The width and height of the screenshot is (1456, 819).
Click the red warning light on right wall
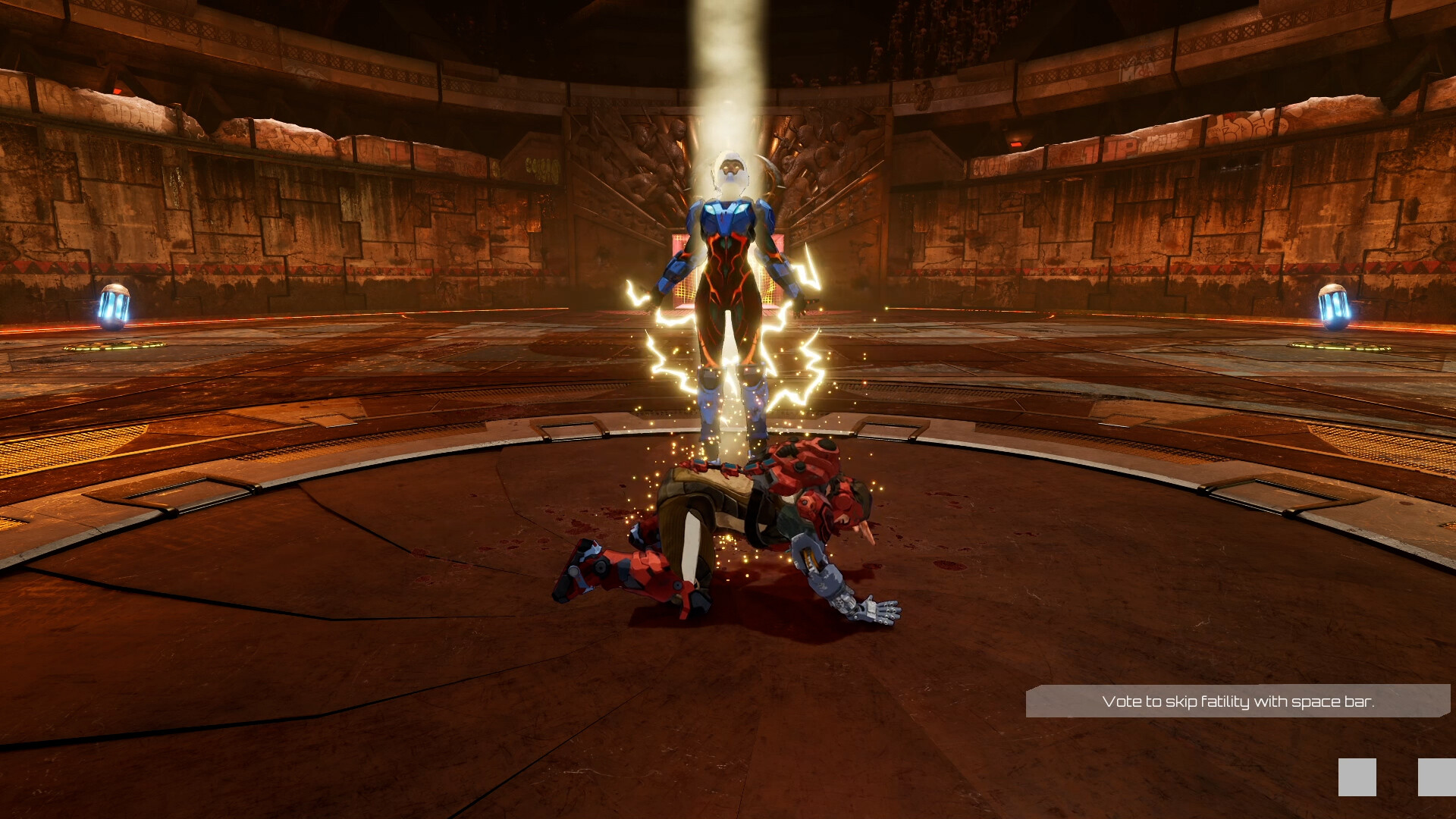tap(1015, 146)
